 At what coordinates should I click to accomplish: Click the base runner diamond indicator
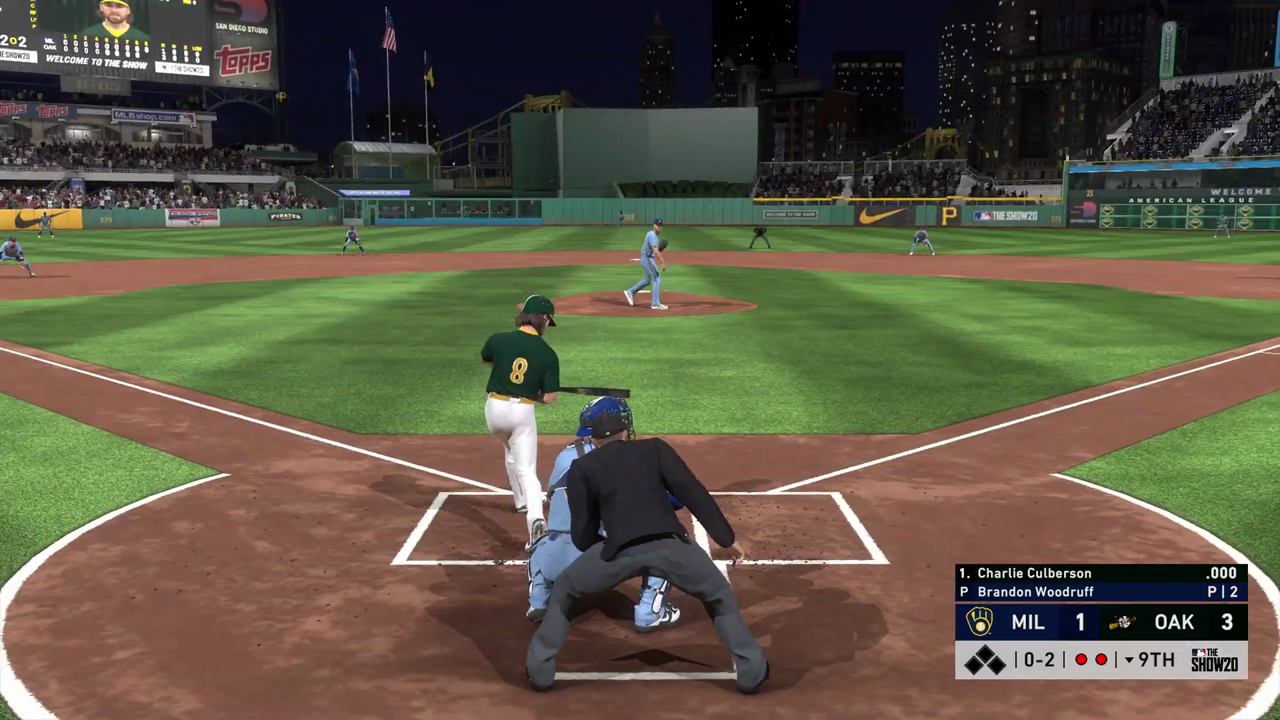[987, 659]
